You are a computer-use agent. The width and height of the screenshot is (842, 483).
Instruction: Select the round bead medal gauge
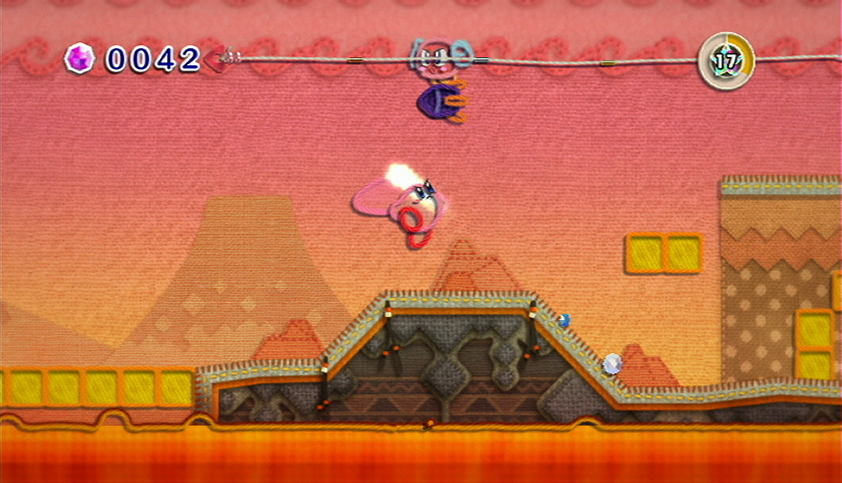click(726, 60)
